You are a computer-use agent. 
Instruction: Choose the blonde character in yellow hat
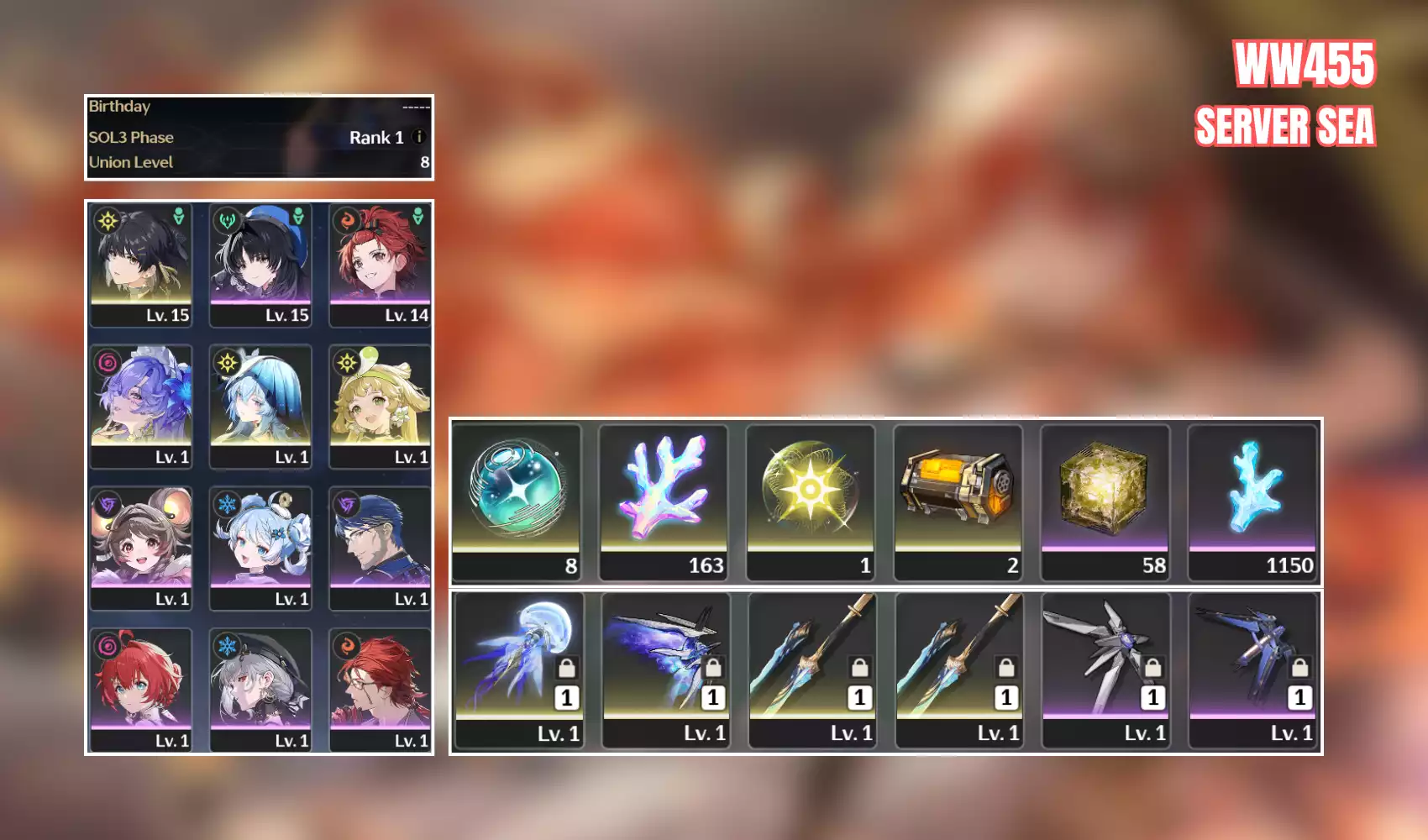(x=380, y=406)
